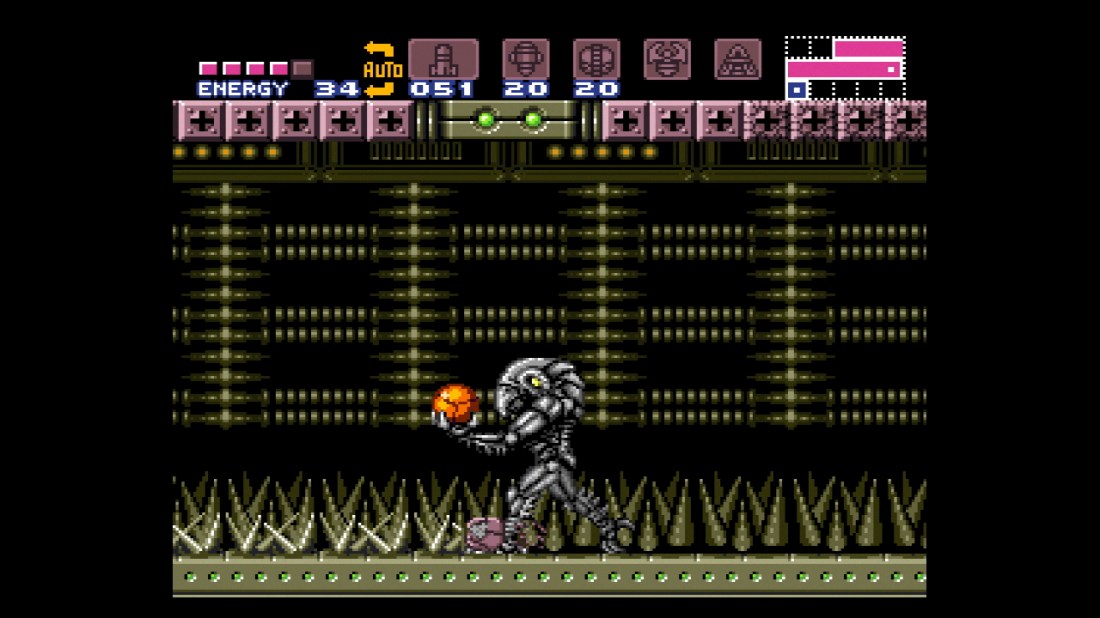Select the missile weapon icon

pos(443,59)
